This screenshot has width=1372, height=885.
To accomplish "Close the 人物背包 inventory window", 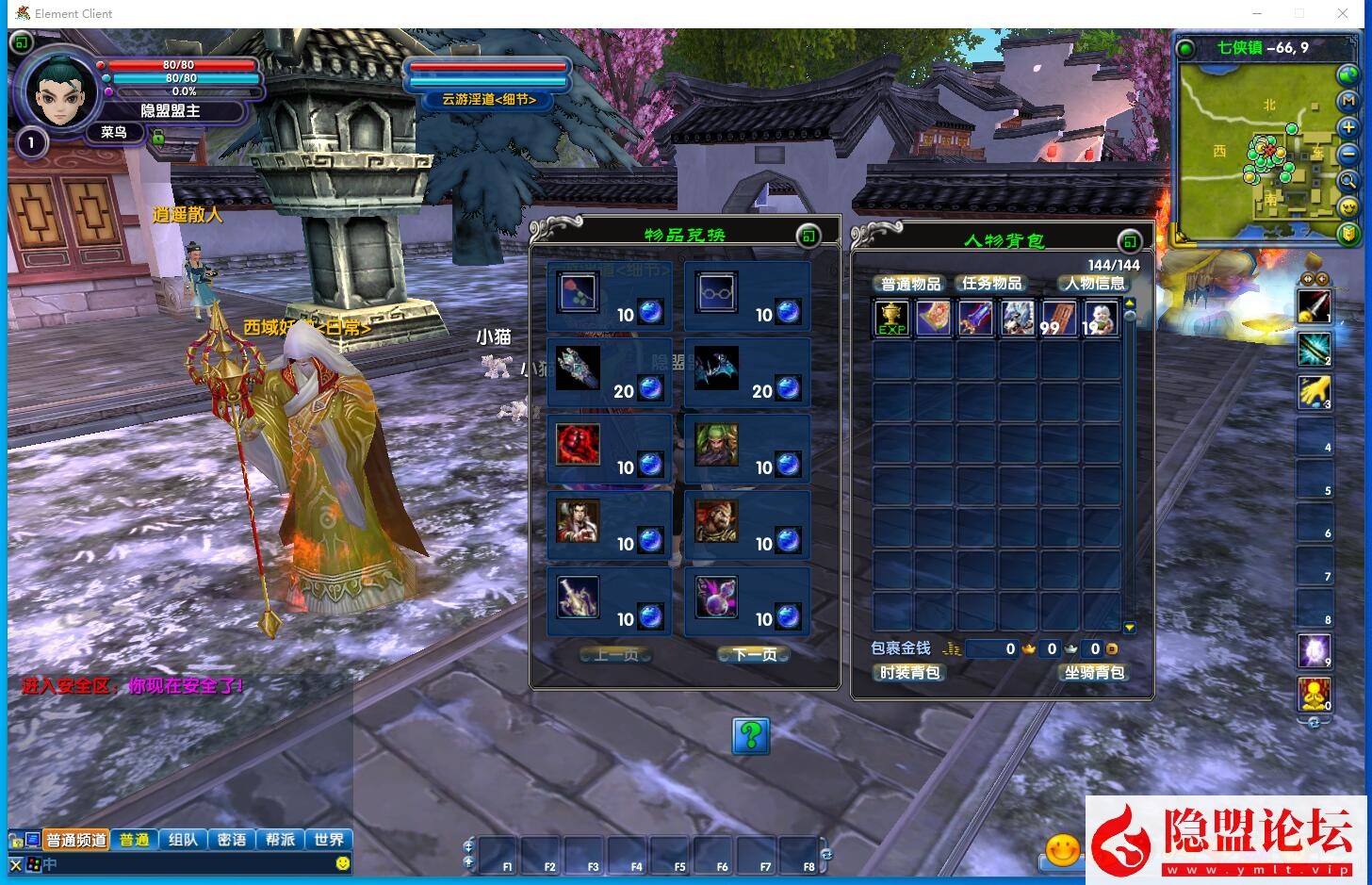I will coord(1130,241).
